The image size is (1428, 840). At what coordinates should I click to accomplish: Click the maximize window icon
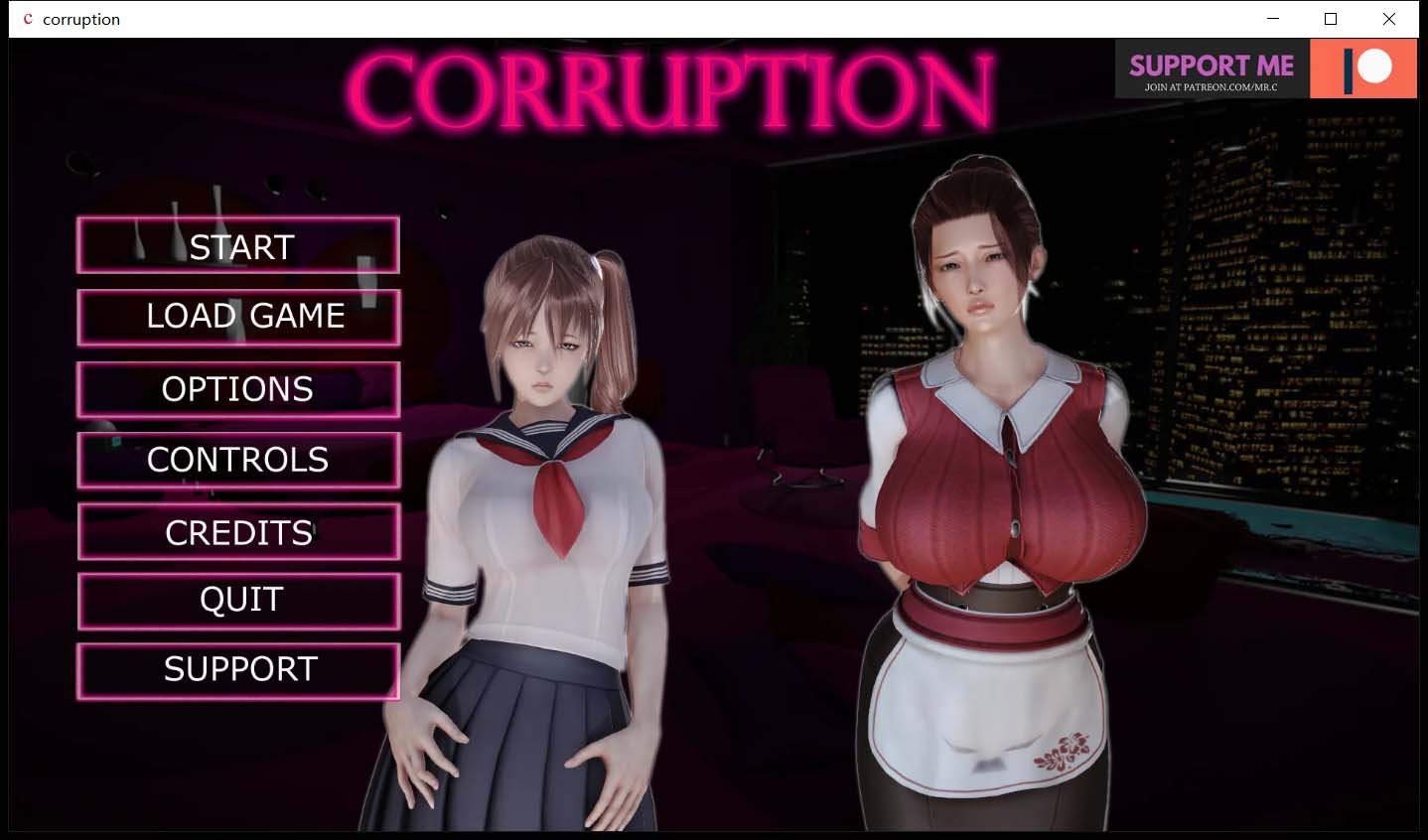(x=1331, y=19)
